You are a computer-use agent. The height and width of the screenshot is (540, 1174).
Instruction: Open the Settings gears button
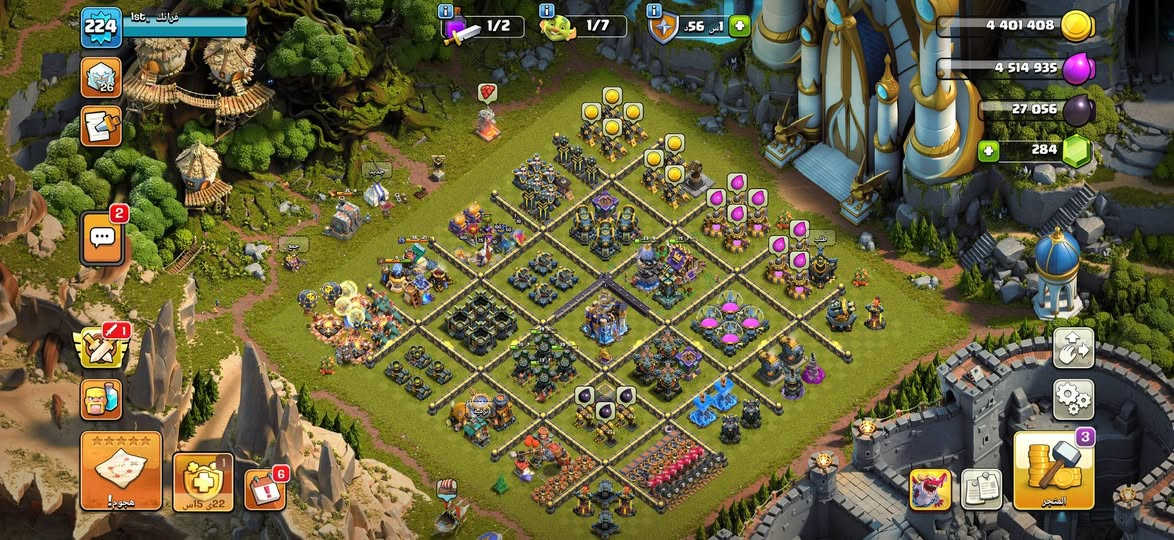[x=1073, y=399]
